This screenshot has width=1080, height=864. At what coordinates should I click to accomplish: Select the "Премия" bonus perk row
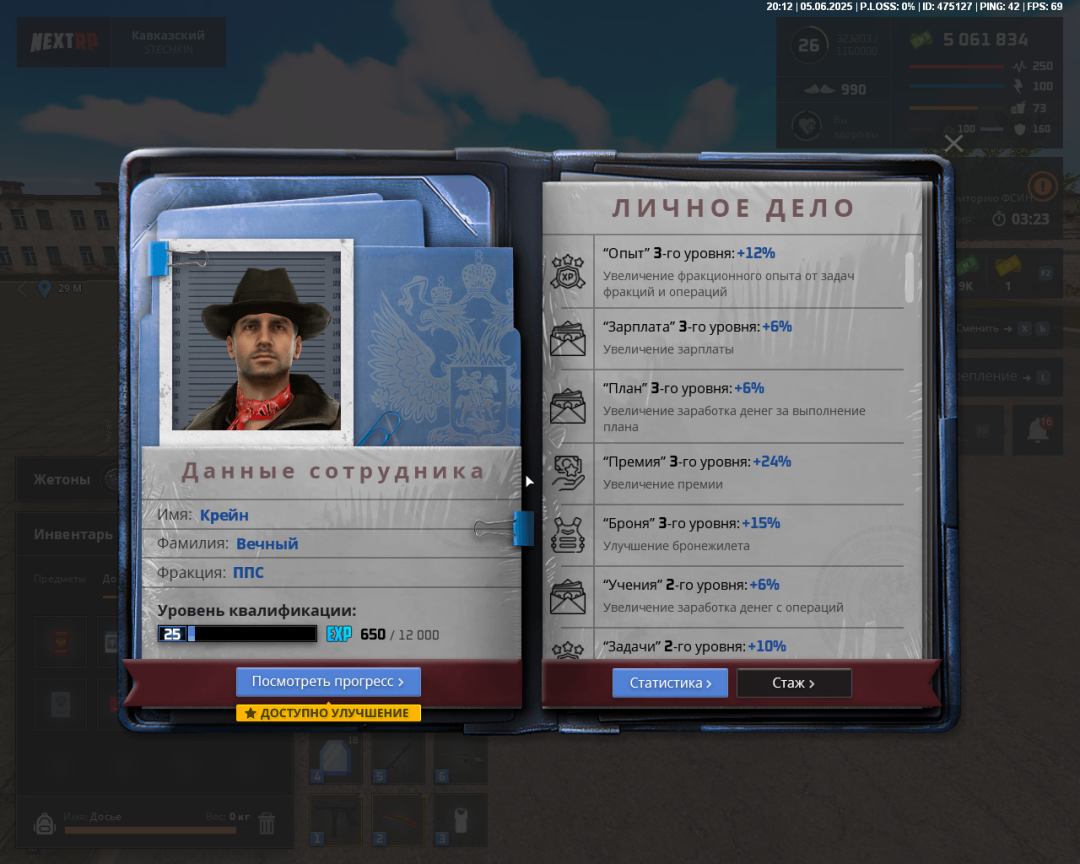click(727, 472)
